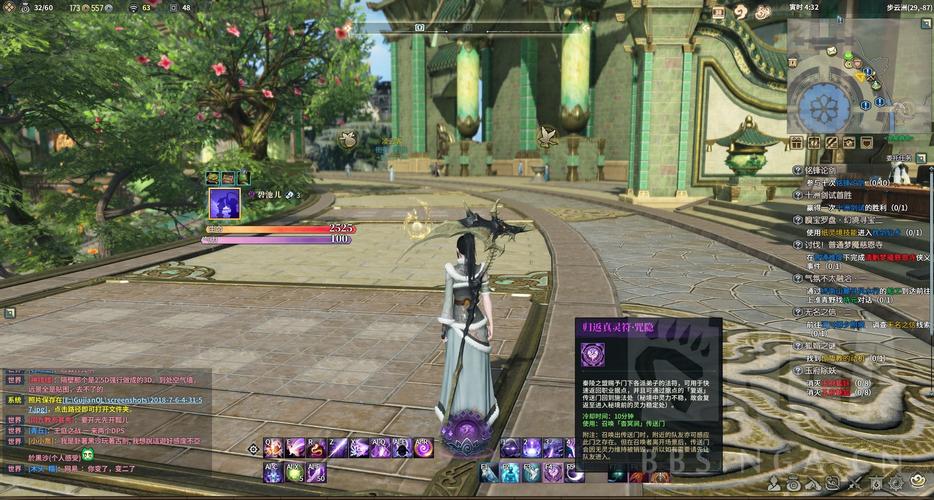Screen dimensions: 934x500
Task: Activate the purple swirl Alt+R skill
Action: (x=423, y=448)
